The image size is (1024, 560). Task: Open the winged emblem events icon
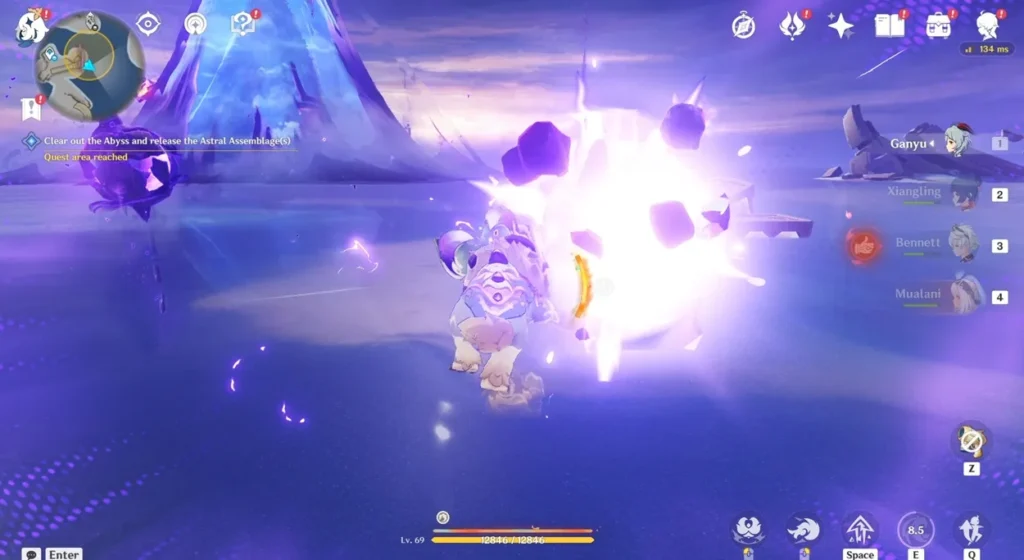(793, 26)
